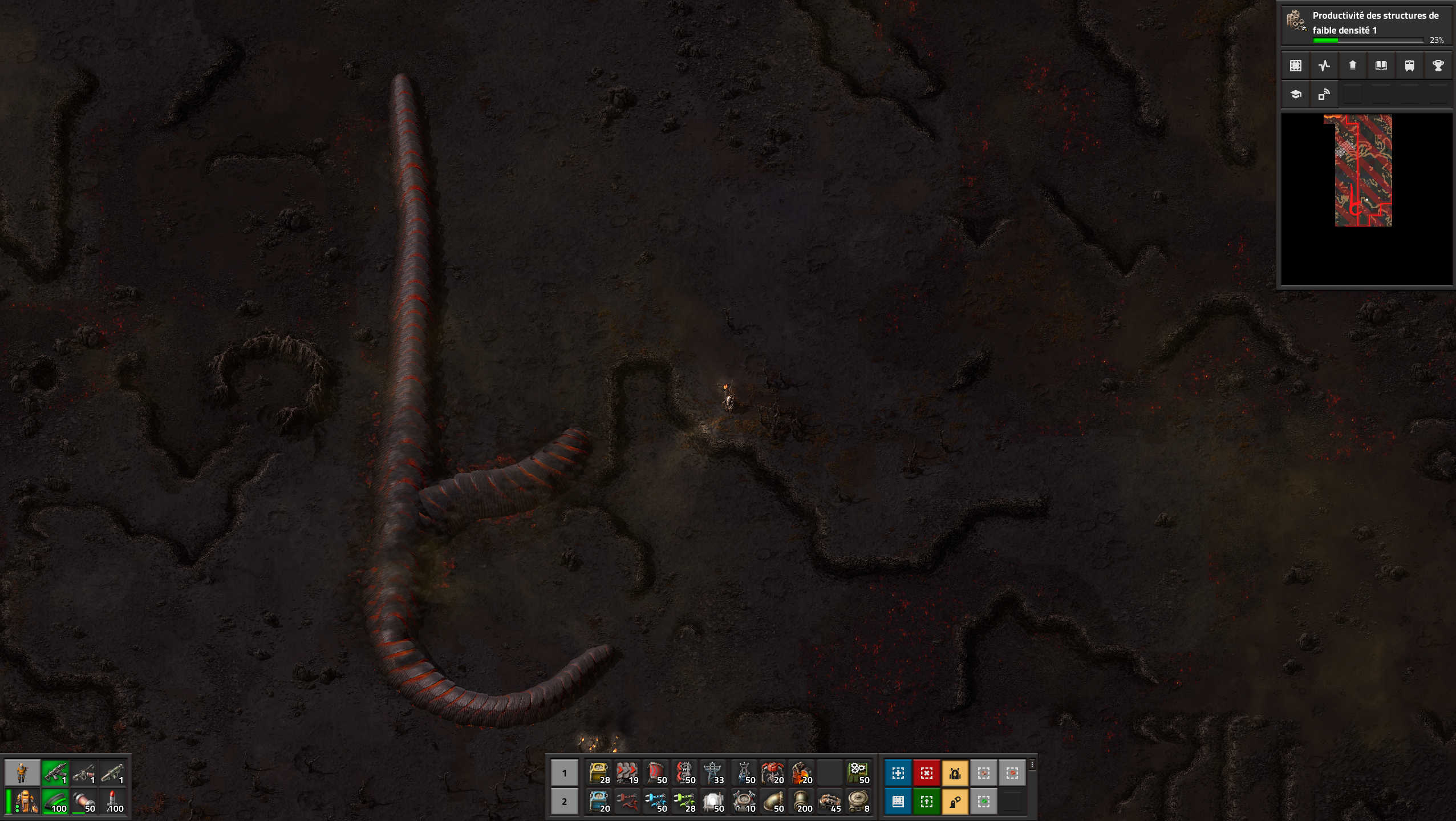Pick the pipe stack of 200
Screen dimensions: 1456x821
(801, 802)
